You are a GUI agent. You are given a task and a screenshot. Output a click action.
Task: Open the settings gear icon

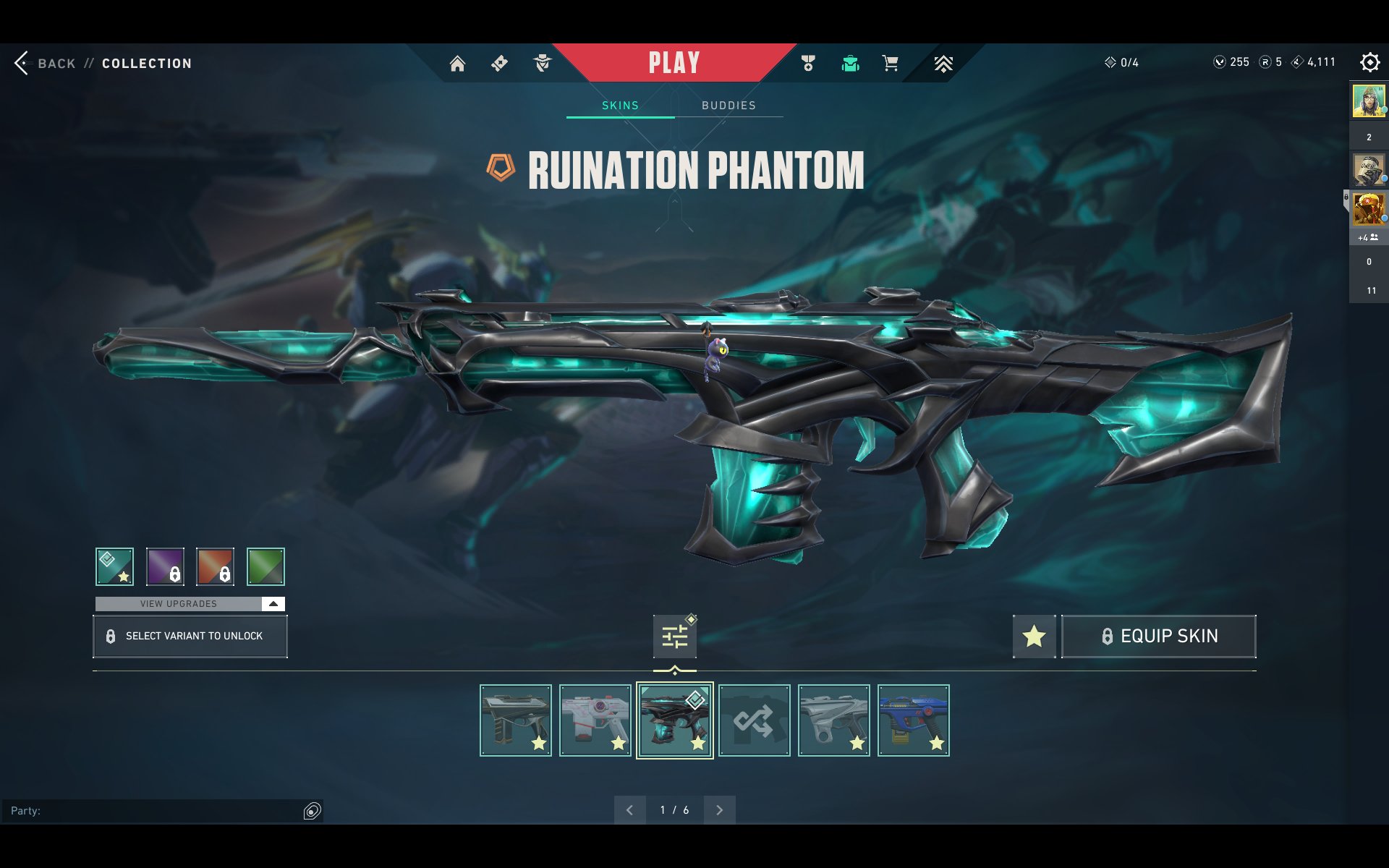[1369, 62]
